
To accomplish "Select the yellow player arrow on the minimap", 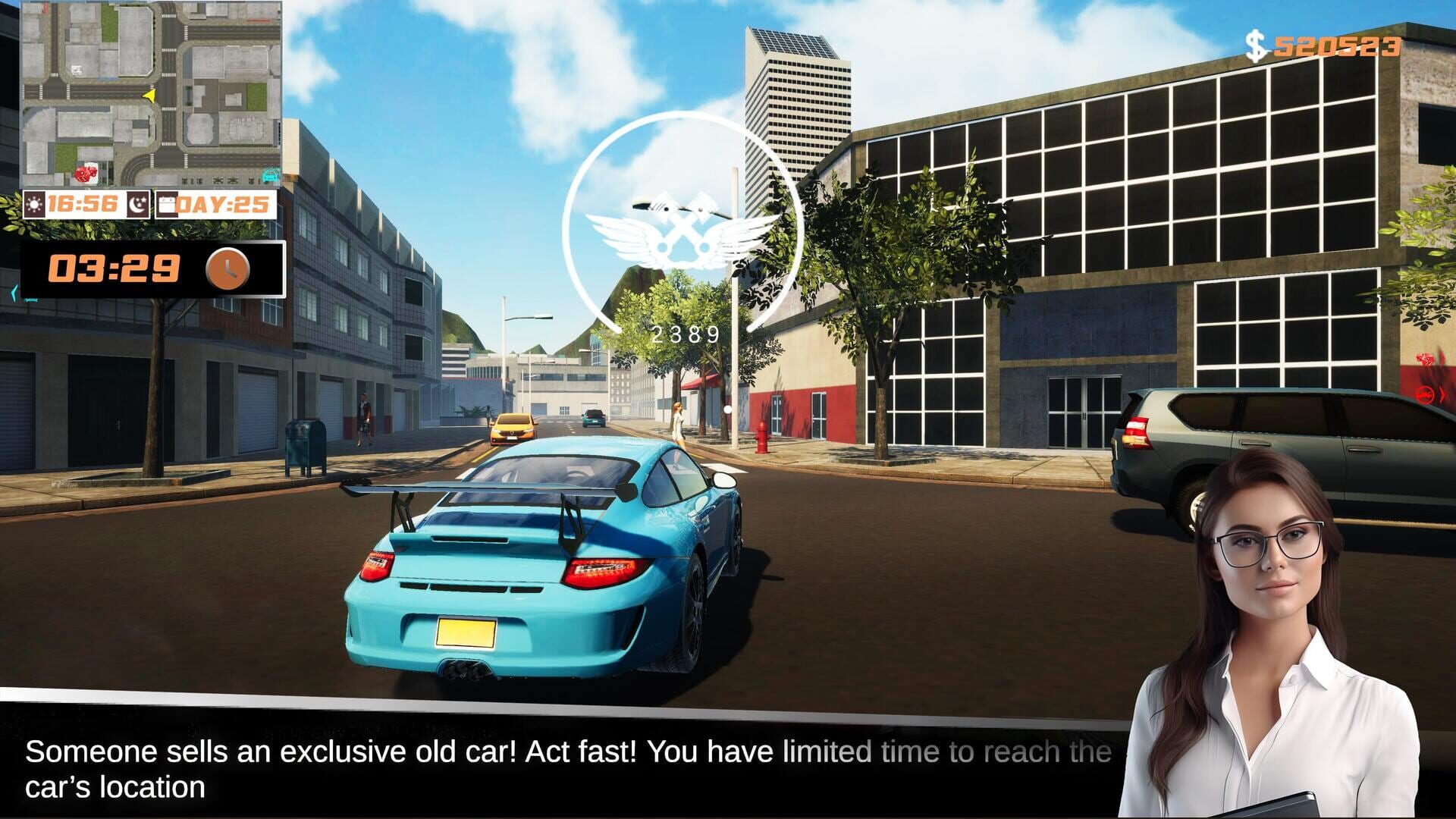I will coord(150,96).
